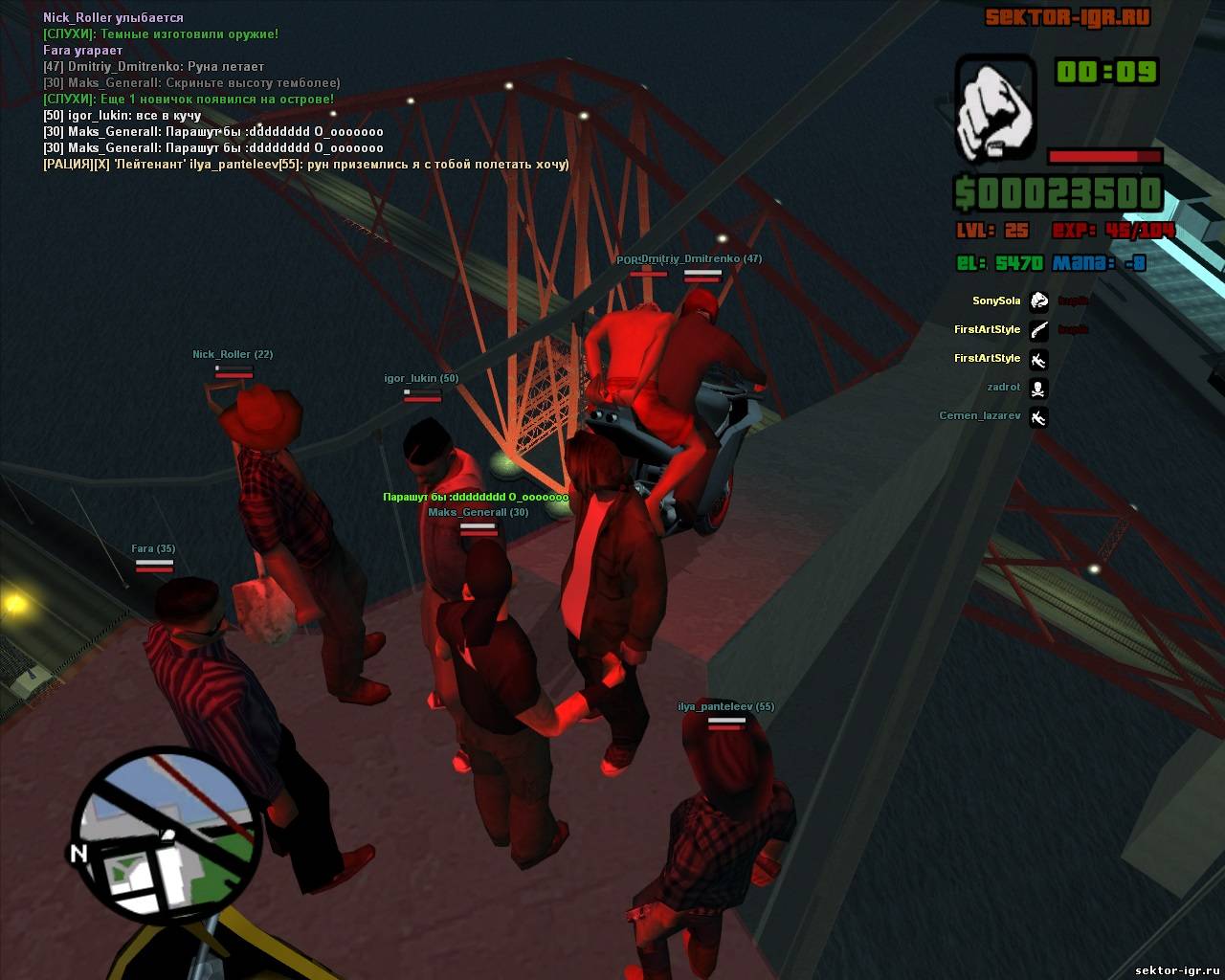Click the north N marker on the radar
The width and height of the screenshot is (1225, 980).
coord(78,852)
